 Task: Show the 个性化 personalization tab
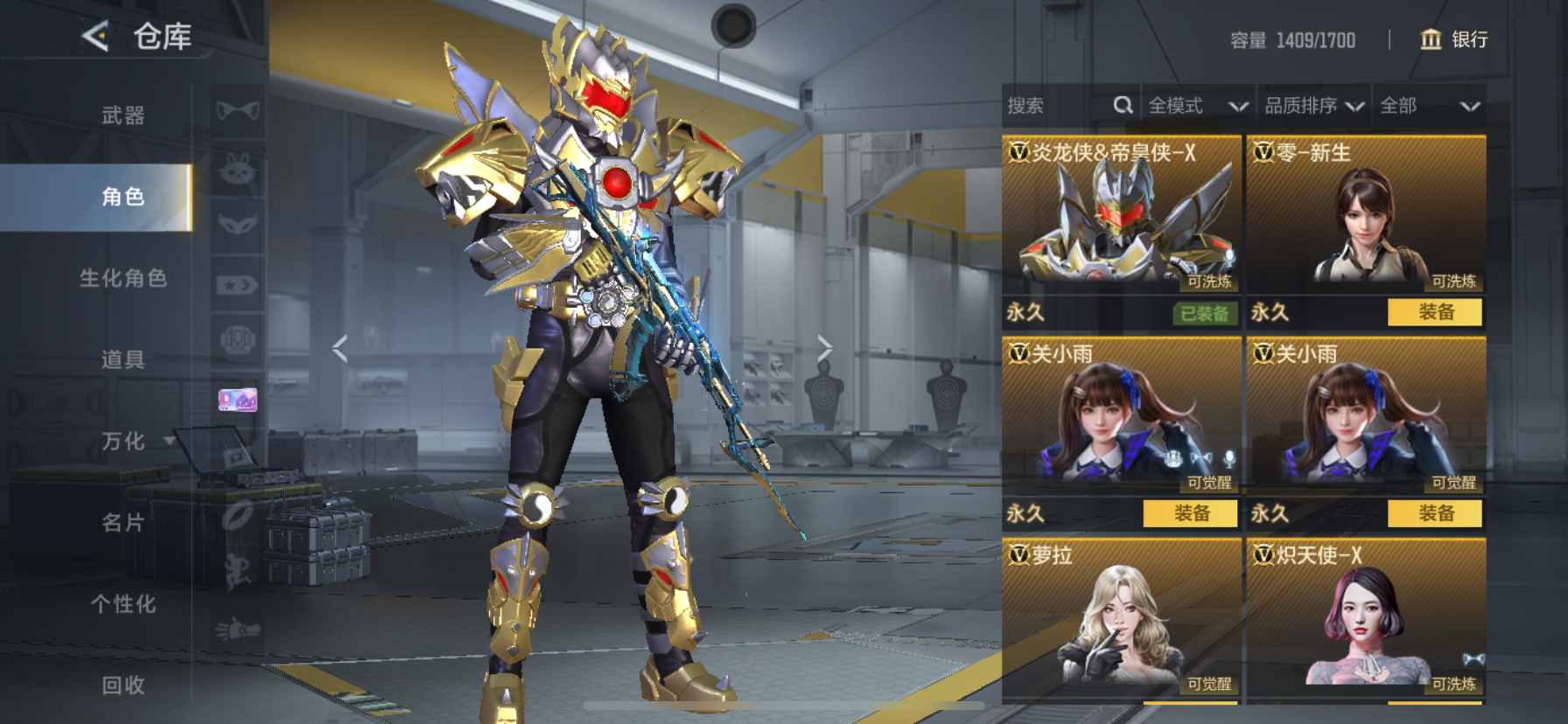click(x=122, y=604)
